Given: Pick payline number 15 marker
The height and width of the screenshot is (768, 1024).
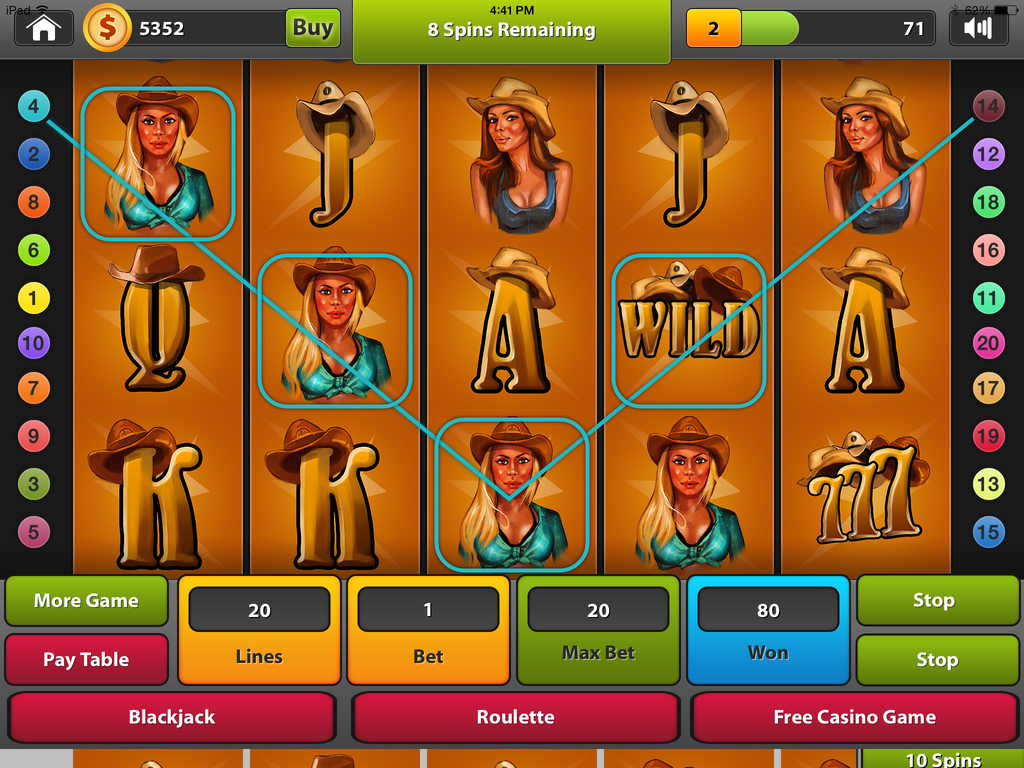Looking at the screenshot, I should (x=988, y=532).
